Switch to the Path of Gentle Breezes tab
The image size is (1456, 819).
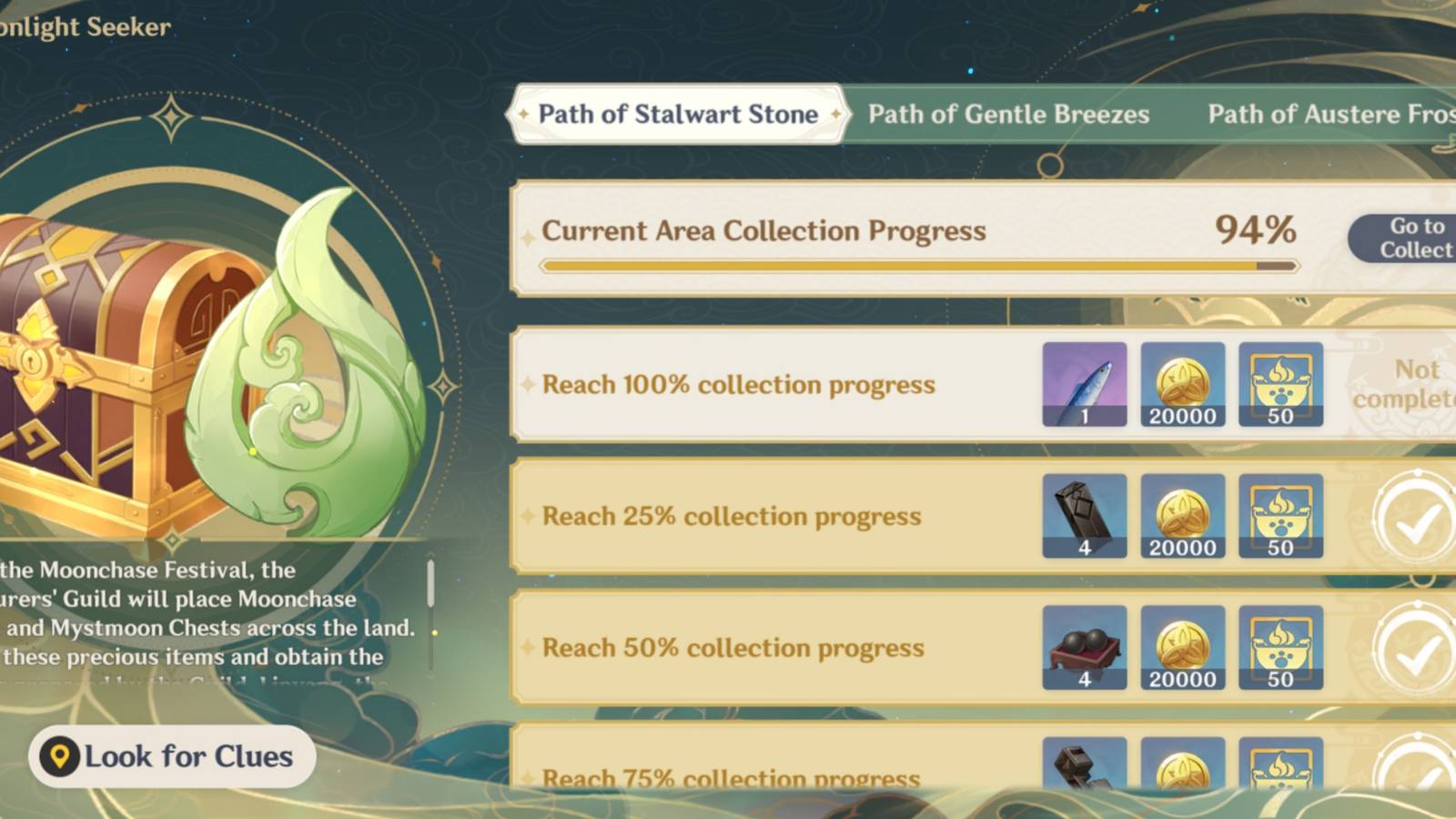click(1008, 114)
